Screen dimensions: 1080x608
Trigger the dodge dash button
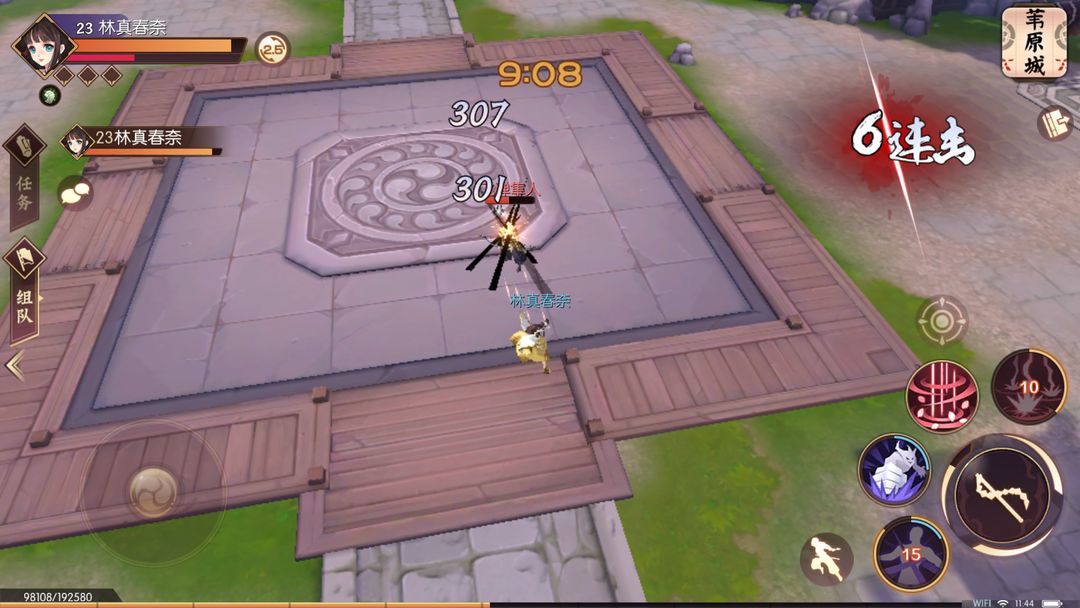(826, 559)
